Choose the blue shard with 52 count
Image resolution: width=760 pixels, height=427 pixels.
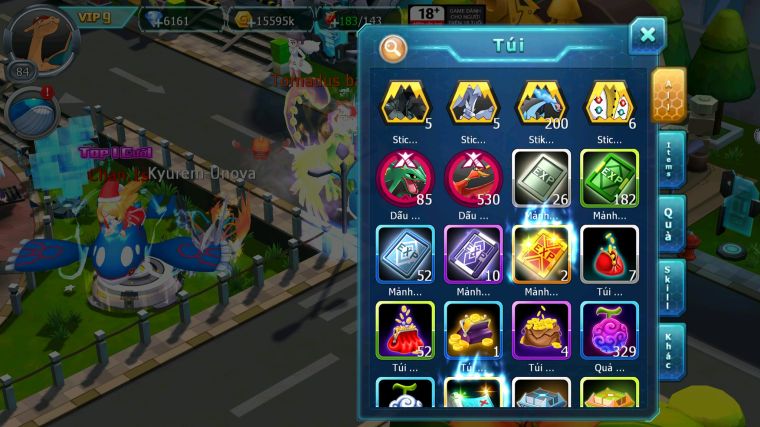(x=405, y=252)
